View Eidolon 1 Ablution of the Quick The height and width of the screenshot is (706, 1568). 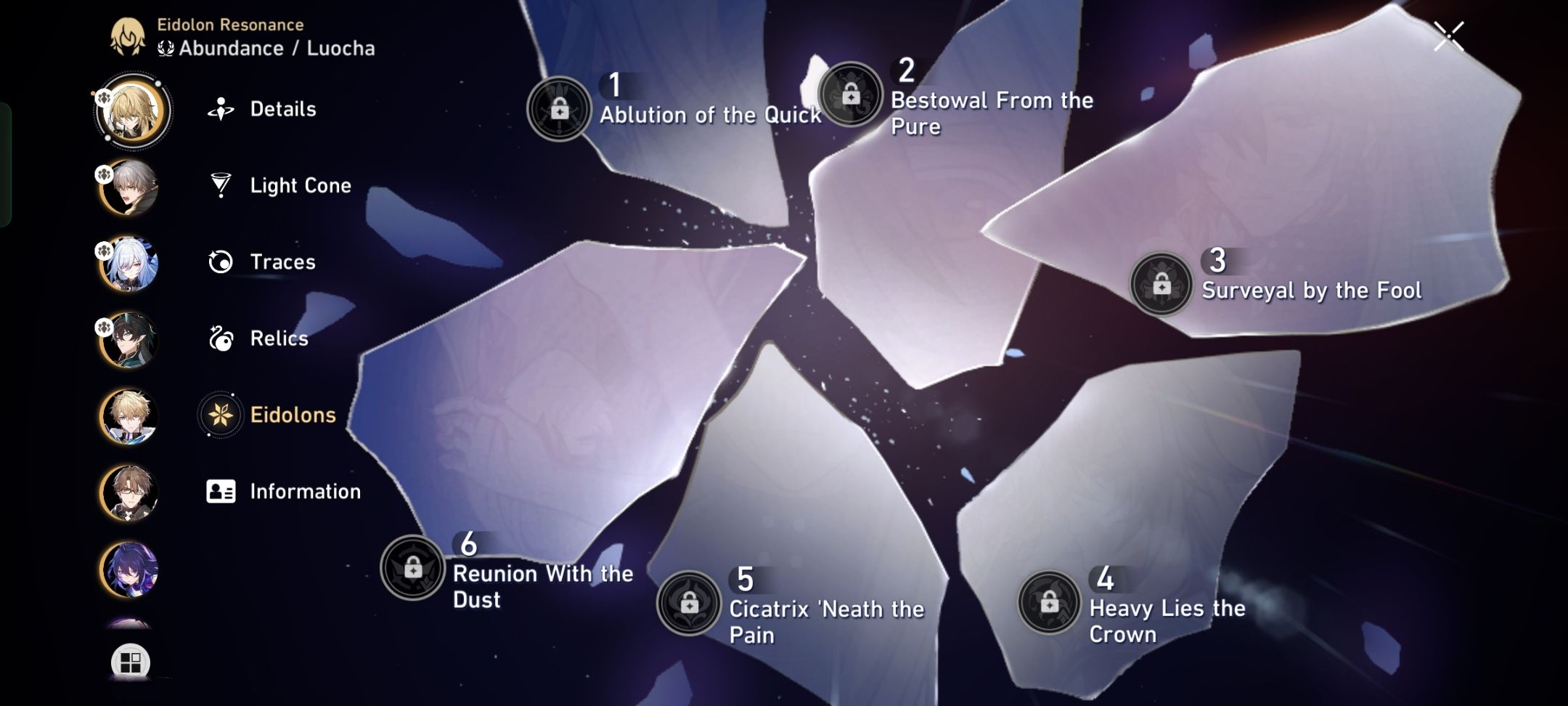[710, 114]
